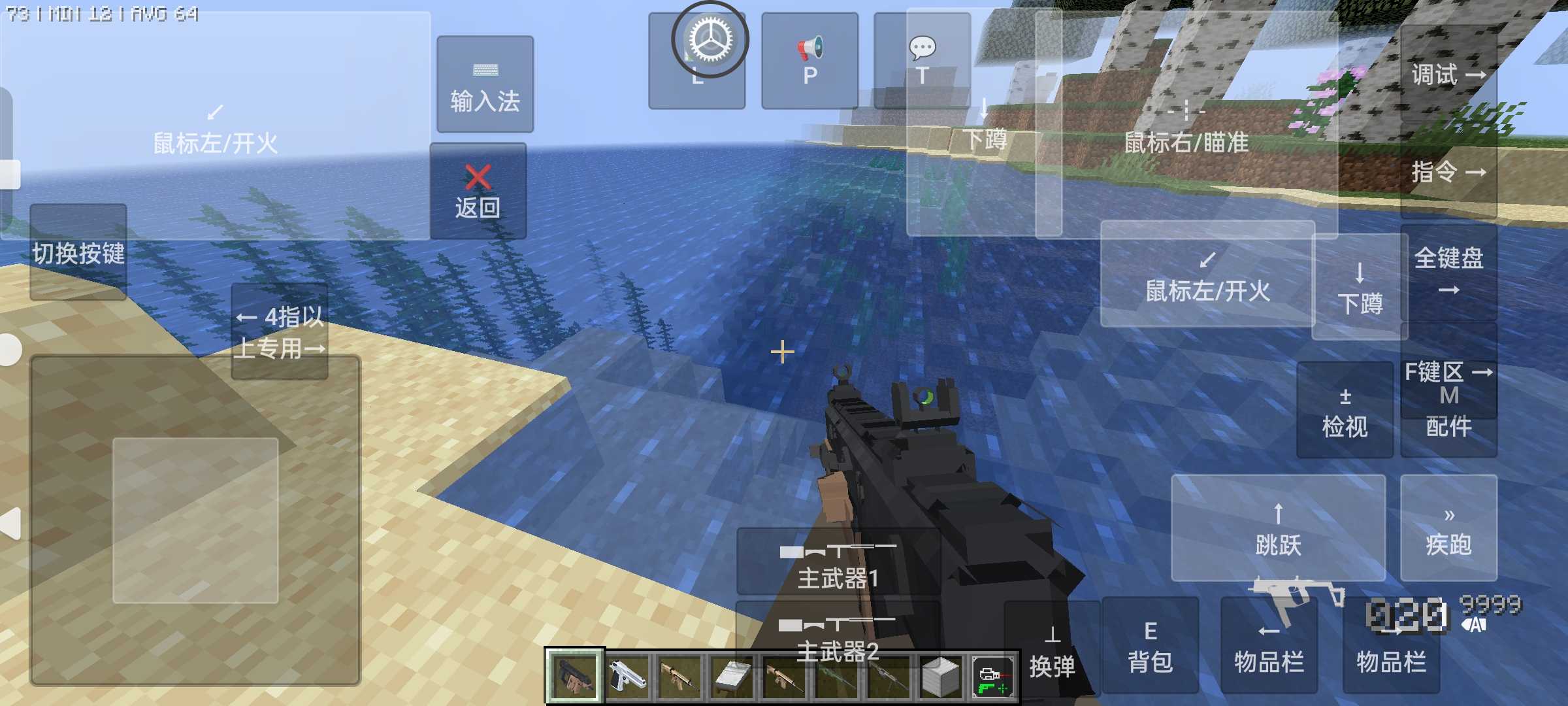Open the E 背包 backpack
The height and width of the screenshot is (706, 1568).
(1150, 646)
